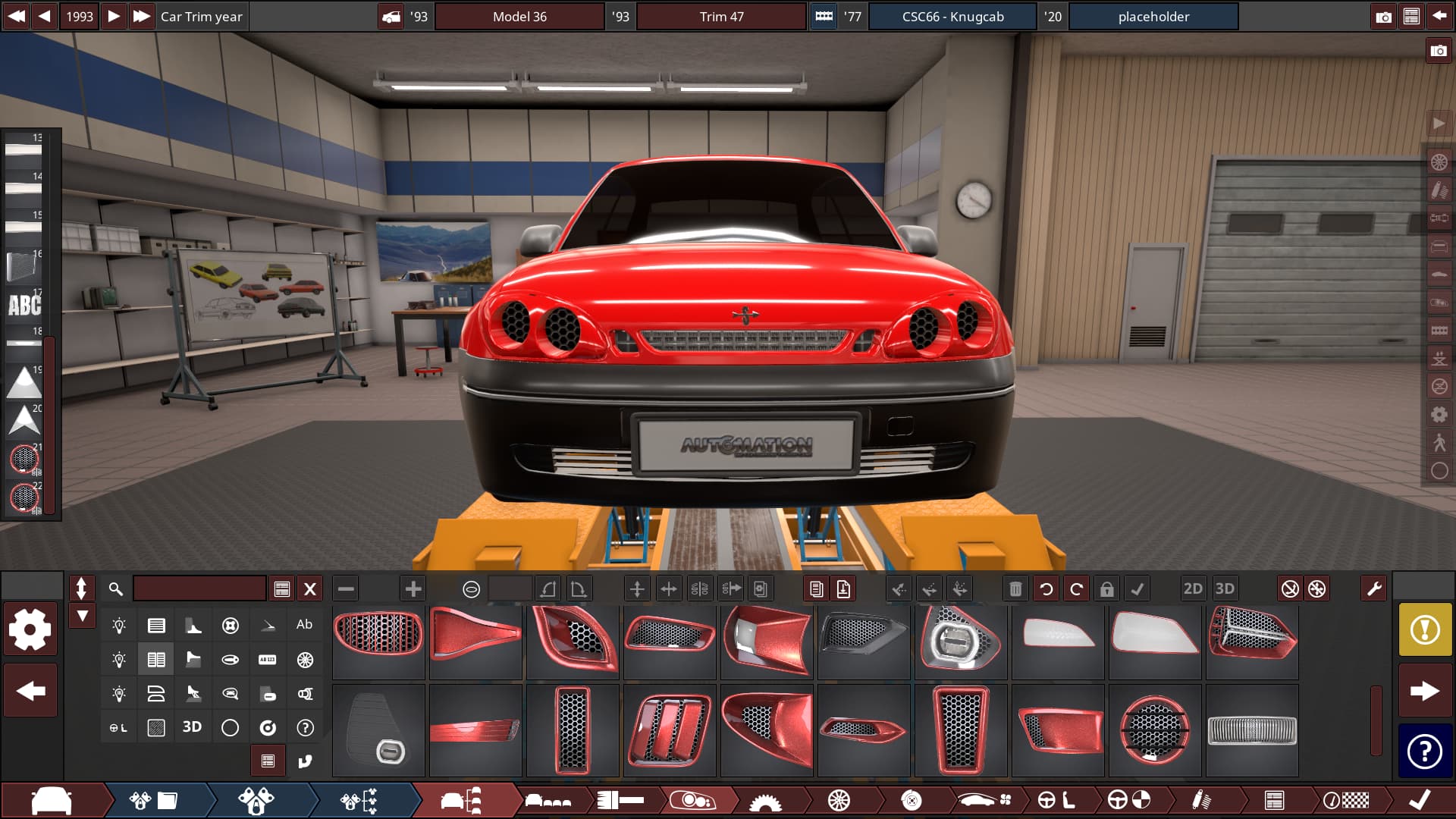Viewport: 1456px width, 819px height.
Task: Open the gear settings button
Action: 30,629
